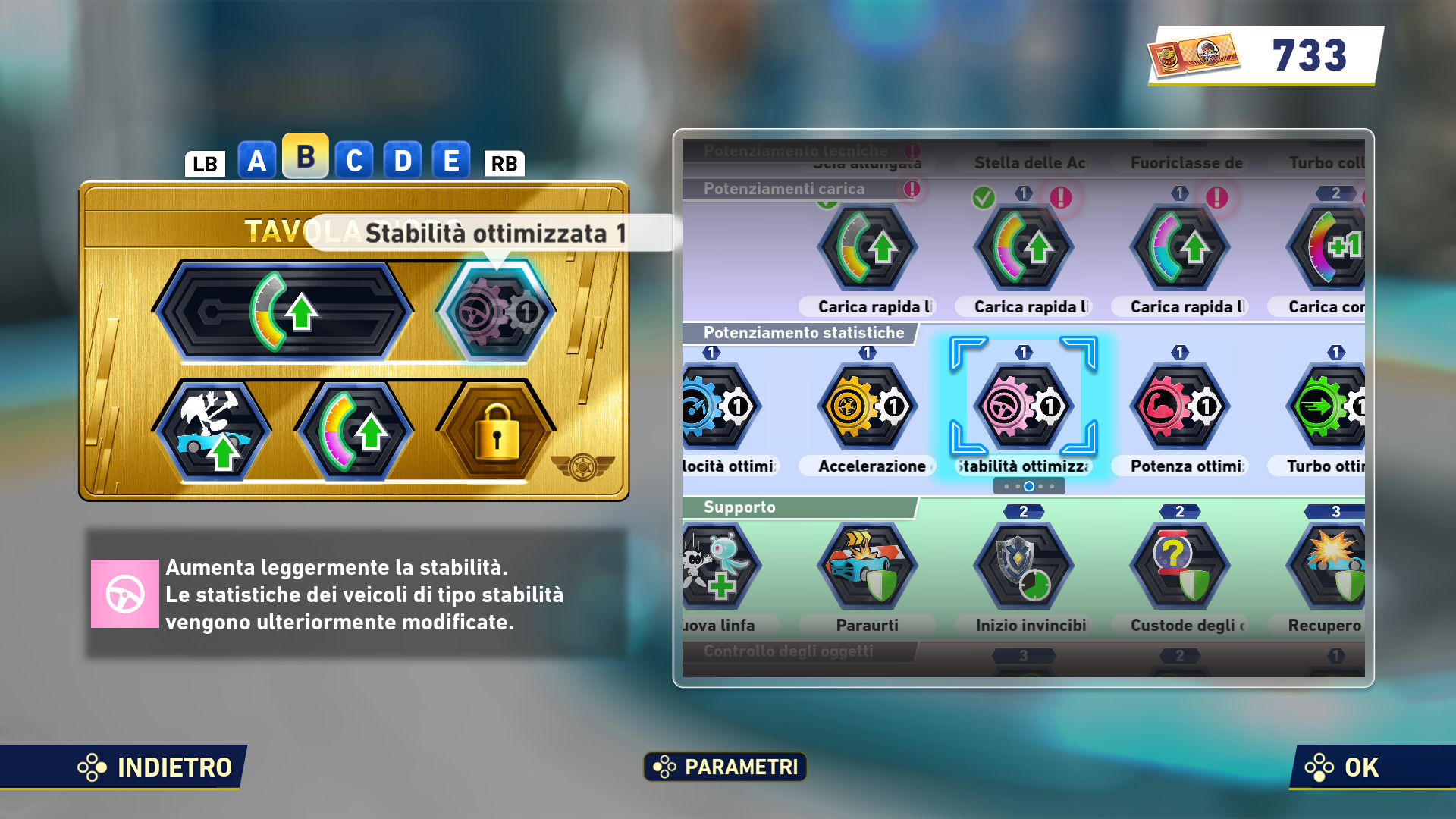Switch to board tab D
The width and height of the screenshot is (1456, 819).
click(x=403, y=160)
